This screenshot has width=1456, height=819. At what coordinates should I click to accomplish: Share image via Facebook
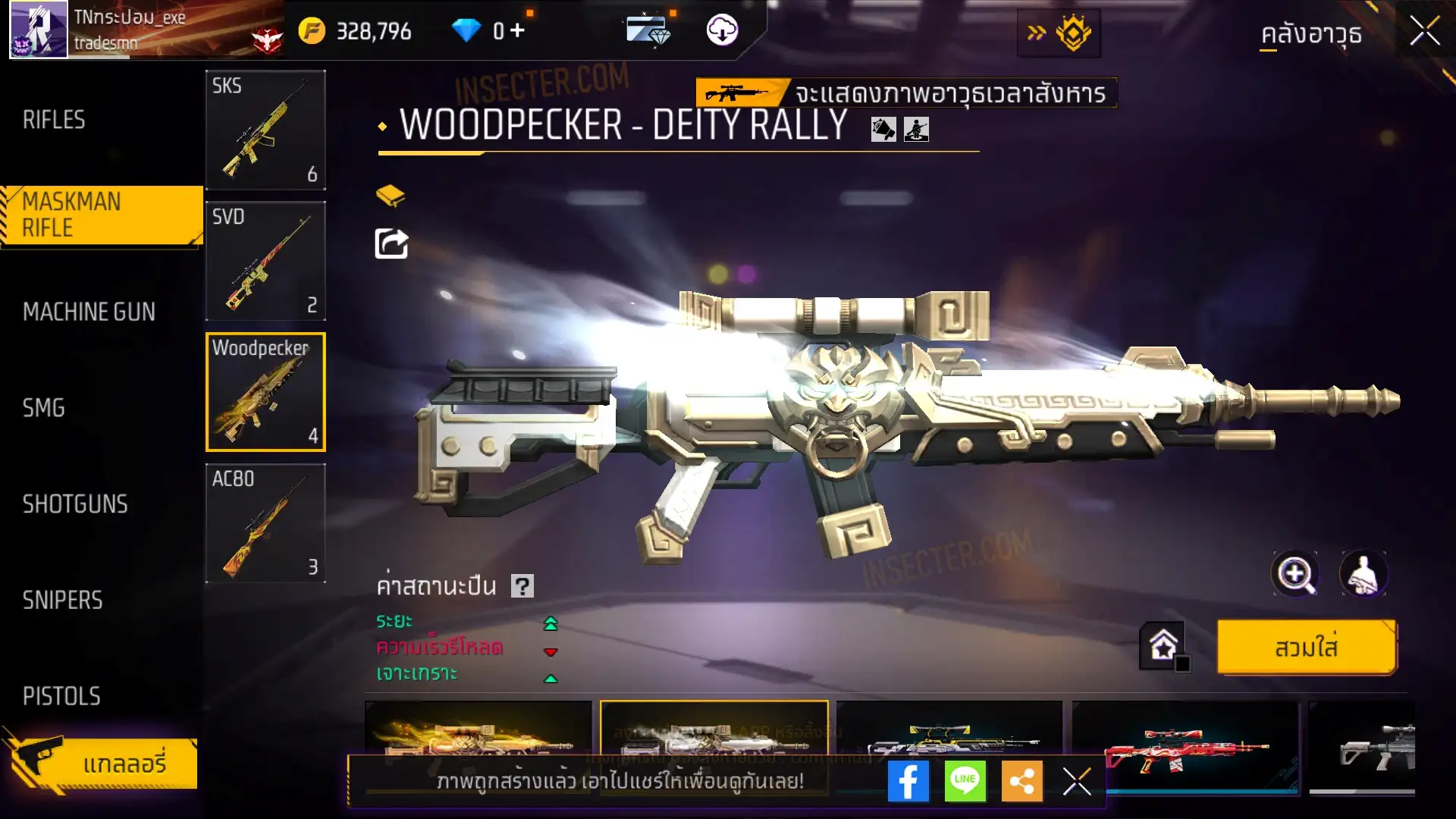(908, 781)
